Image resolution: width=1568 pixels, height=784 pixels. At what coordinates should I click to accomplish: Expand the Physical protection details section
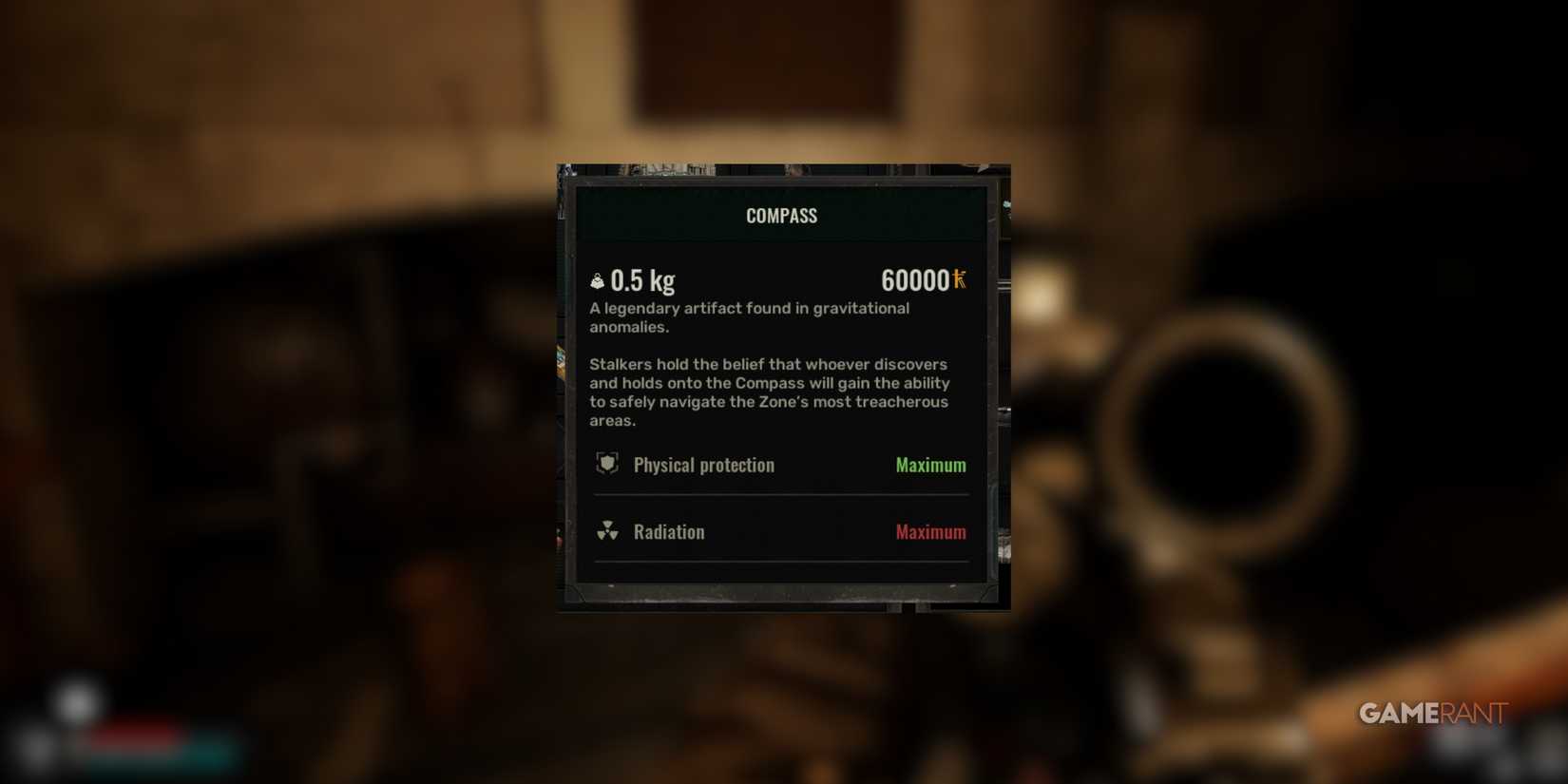pyautogui.click(x=781, y=465)
